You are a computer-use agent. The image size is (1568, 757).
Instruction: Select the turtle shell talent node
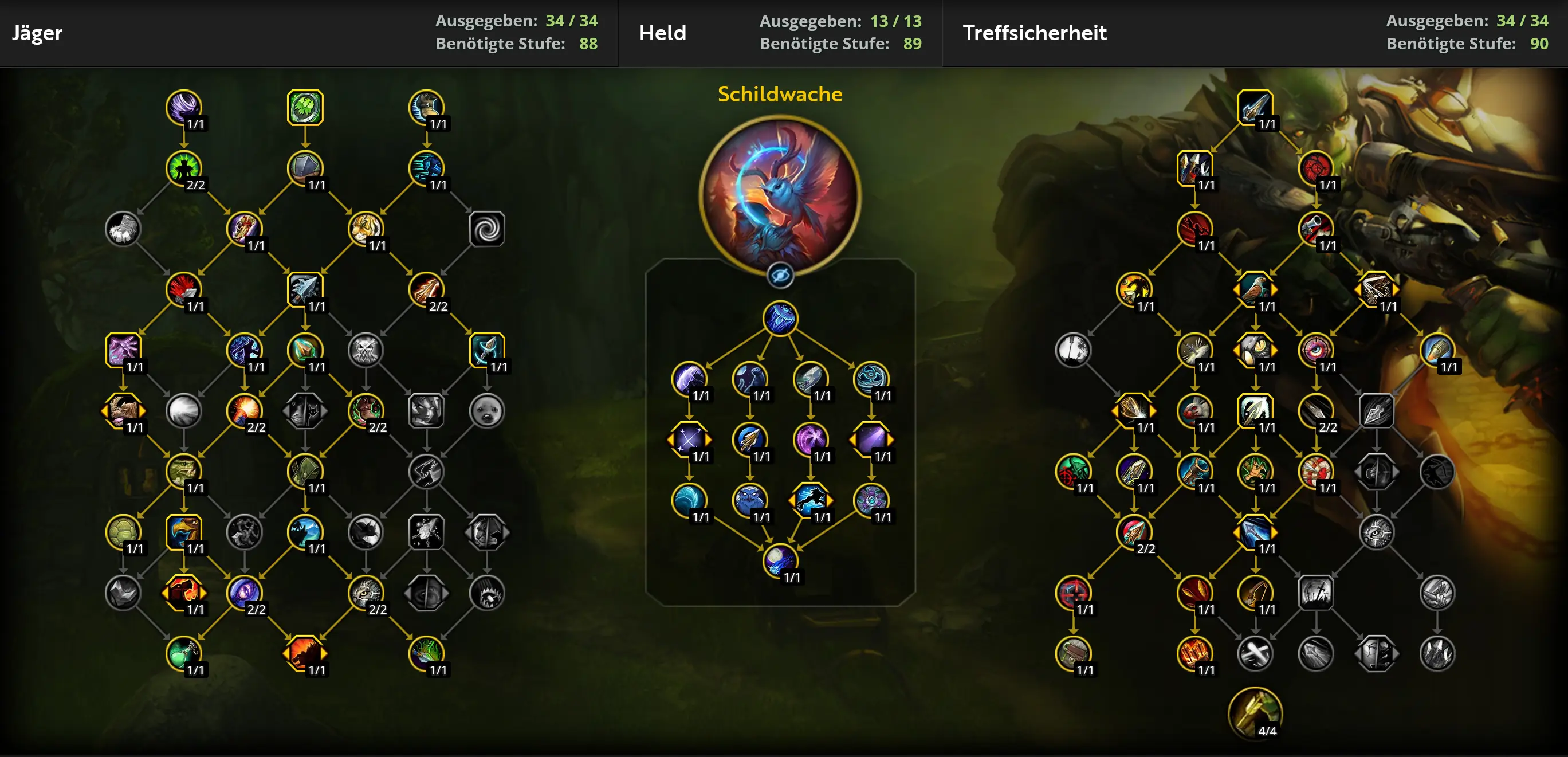(x=123, y=532)
